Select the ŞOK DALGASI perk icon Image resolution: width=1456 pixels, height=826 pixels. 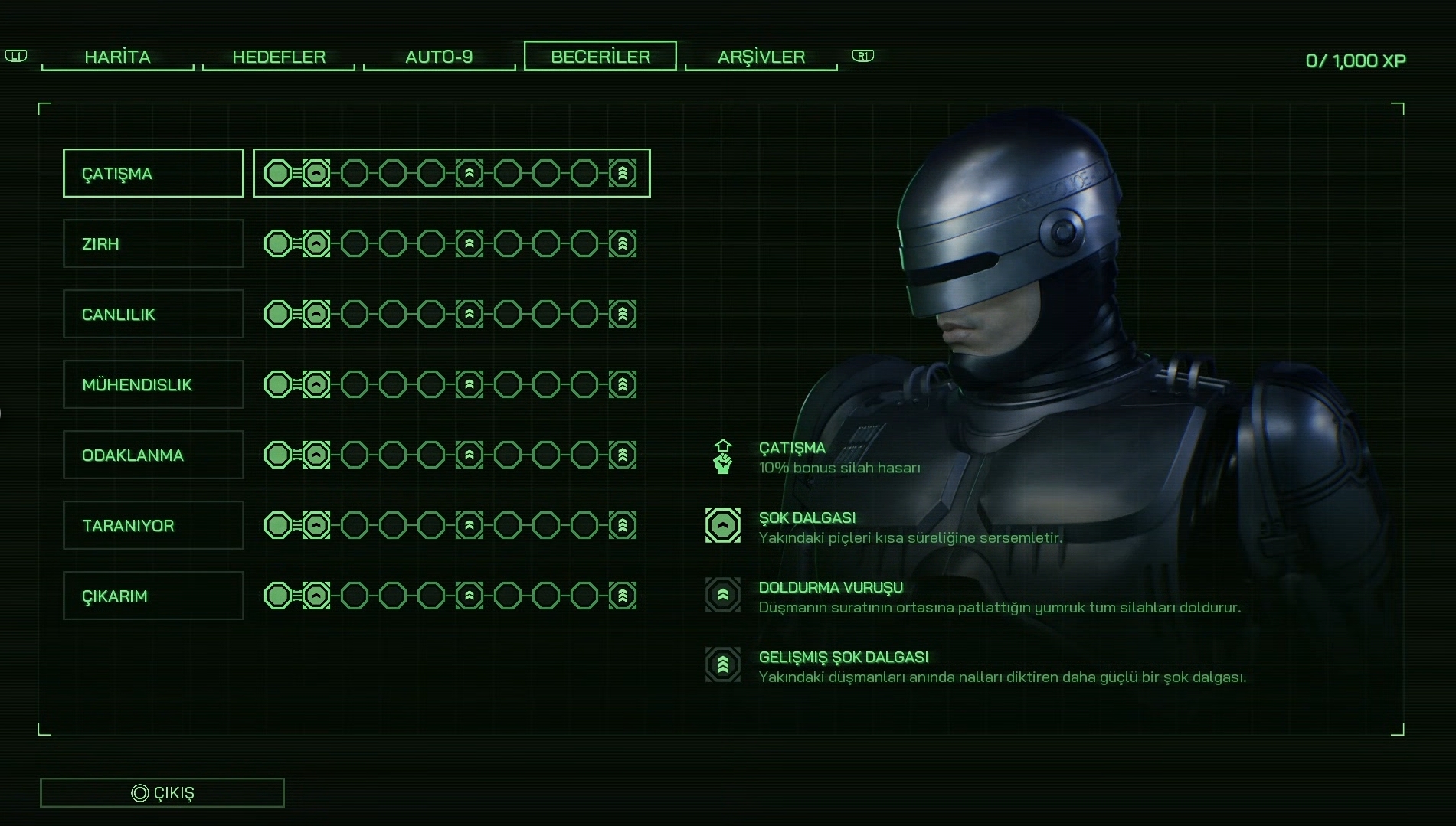coord(723,526)
